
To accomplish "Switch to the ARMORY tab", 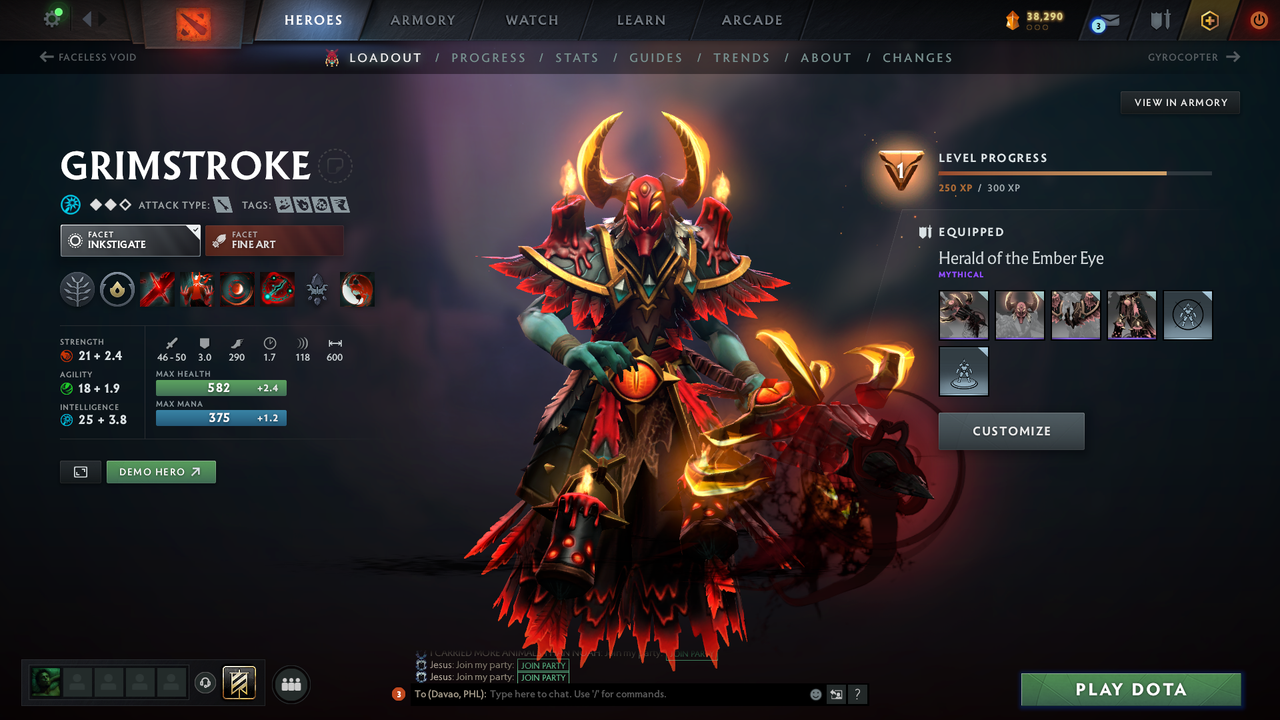I will [x=421, y=20].
